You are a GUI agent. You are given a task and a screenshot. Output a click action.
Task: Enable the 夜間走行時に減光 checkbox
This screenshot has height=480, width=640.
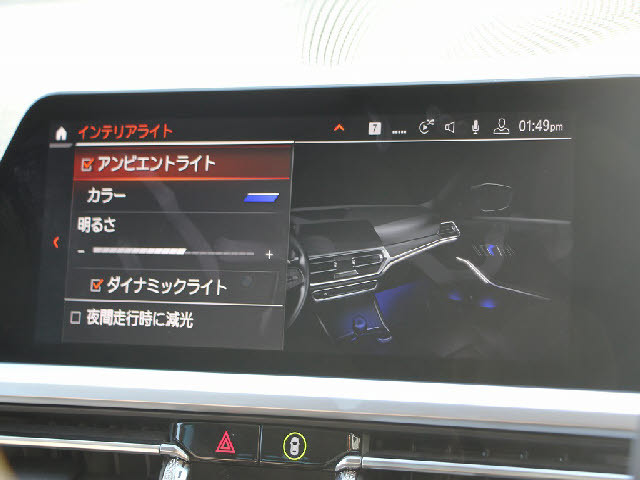(x=76, y=319)
